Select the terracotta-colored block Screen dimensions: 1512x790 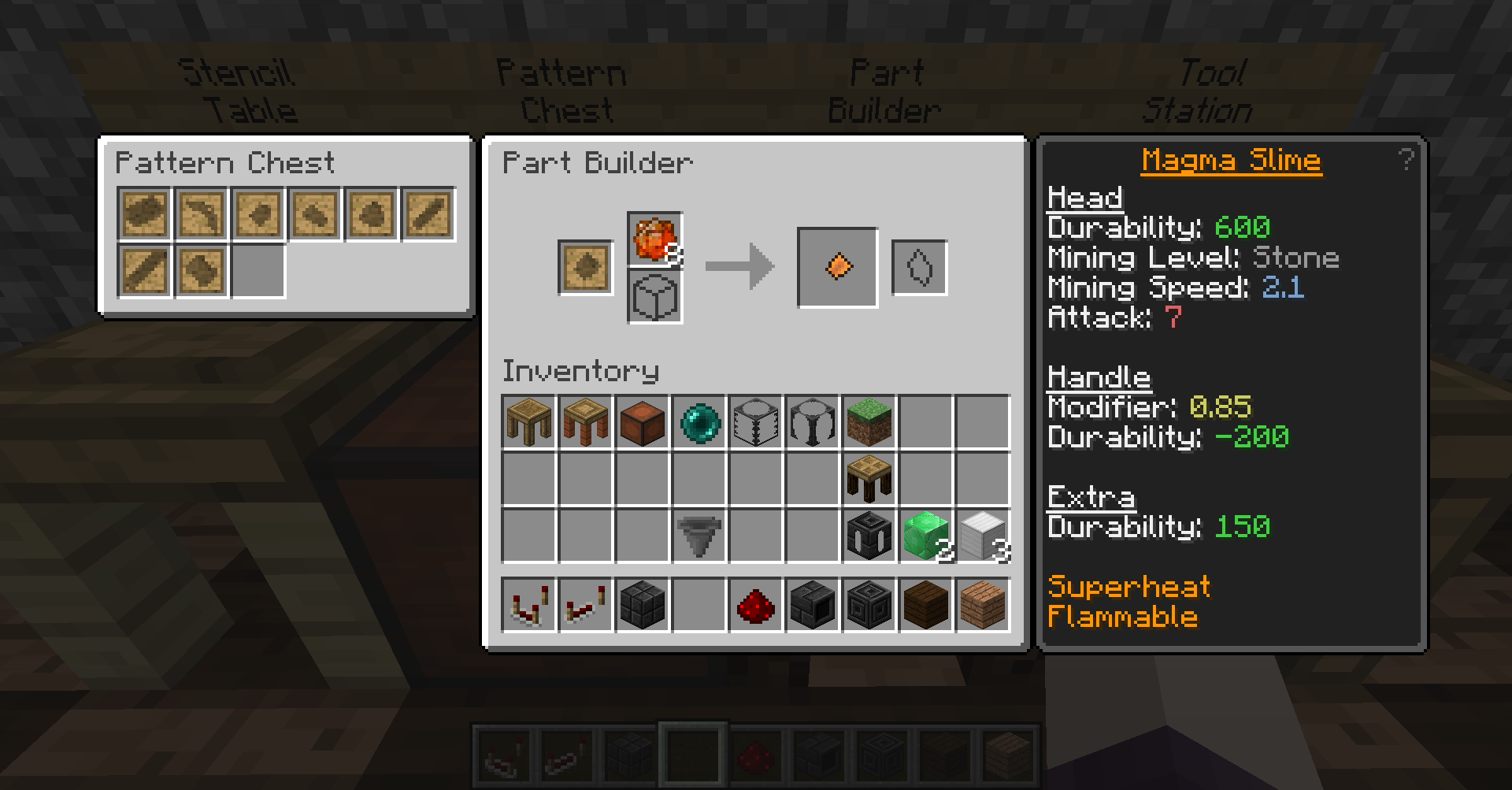point(643,422)
